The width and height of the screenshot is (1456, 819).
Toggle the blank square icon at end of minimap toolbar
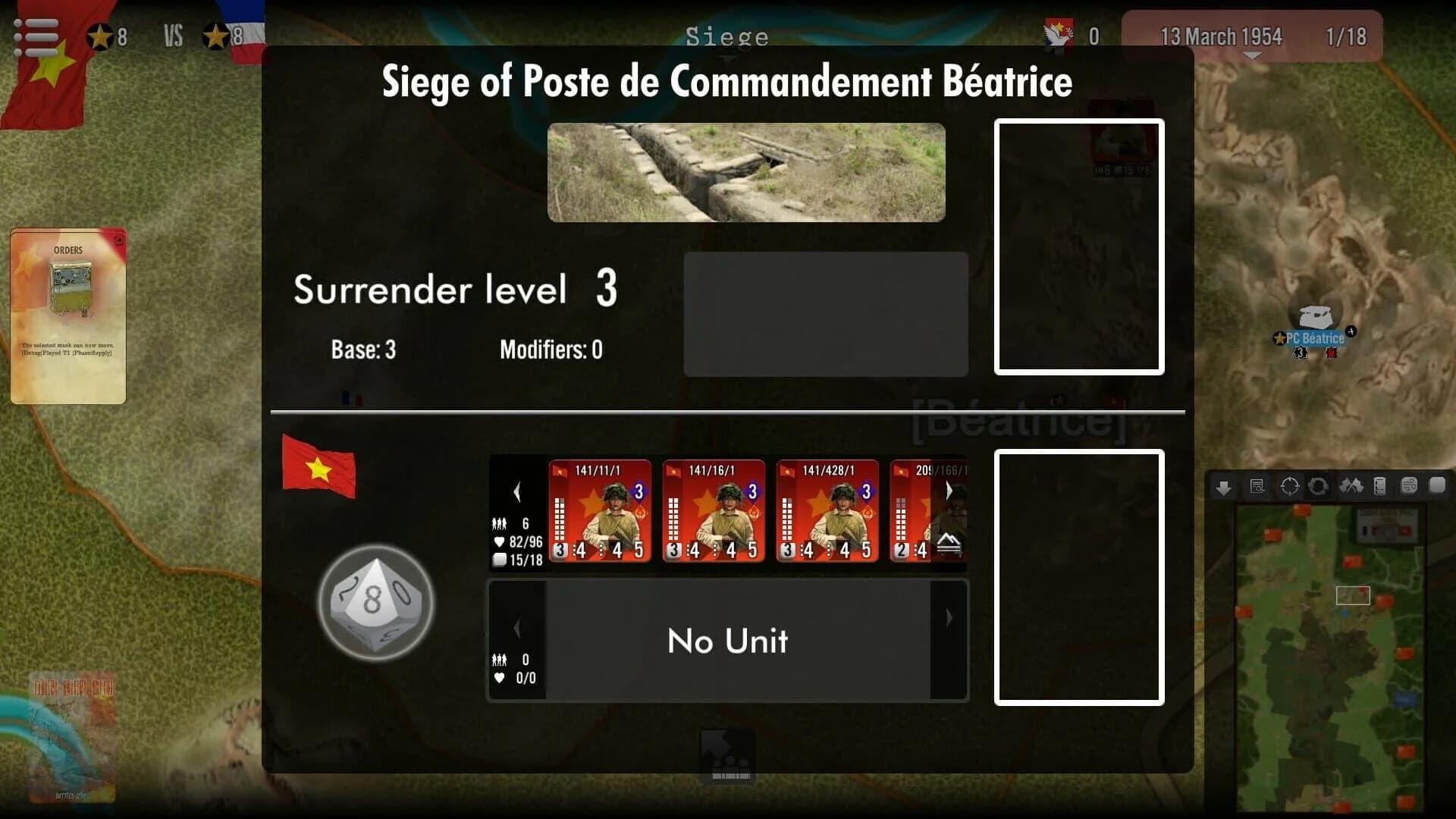click(1437, 486)
